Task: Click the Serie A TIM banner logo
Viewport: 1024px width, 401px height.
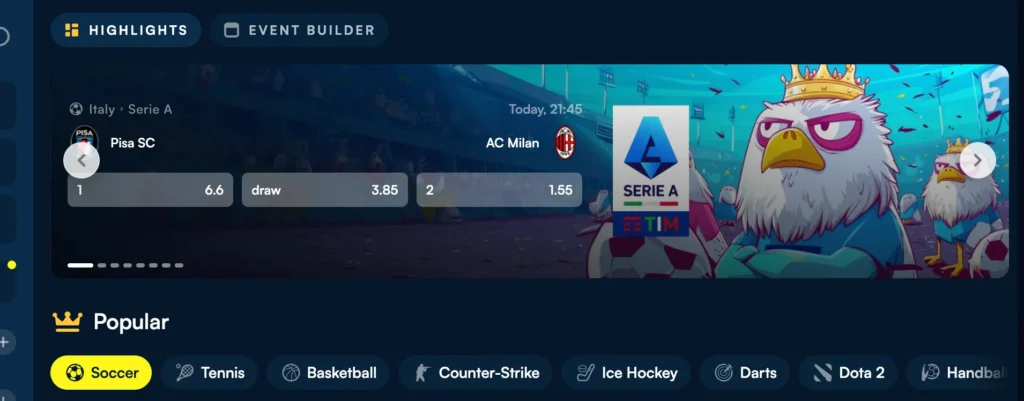Action: 650,170
